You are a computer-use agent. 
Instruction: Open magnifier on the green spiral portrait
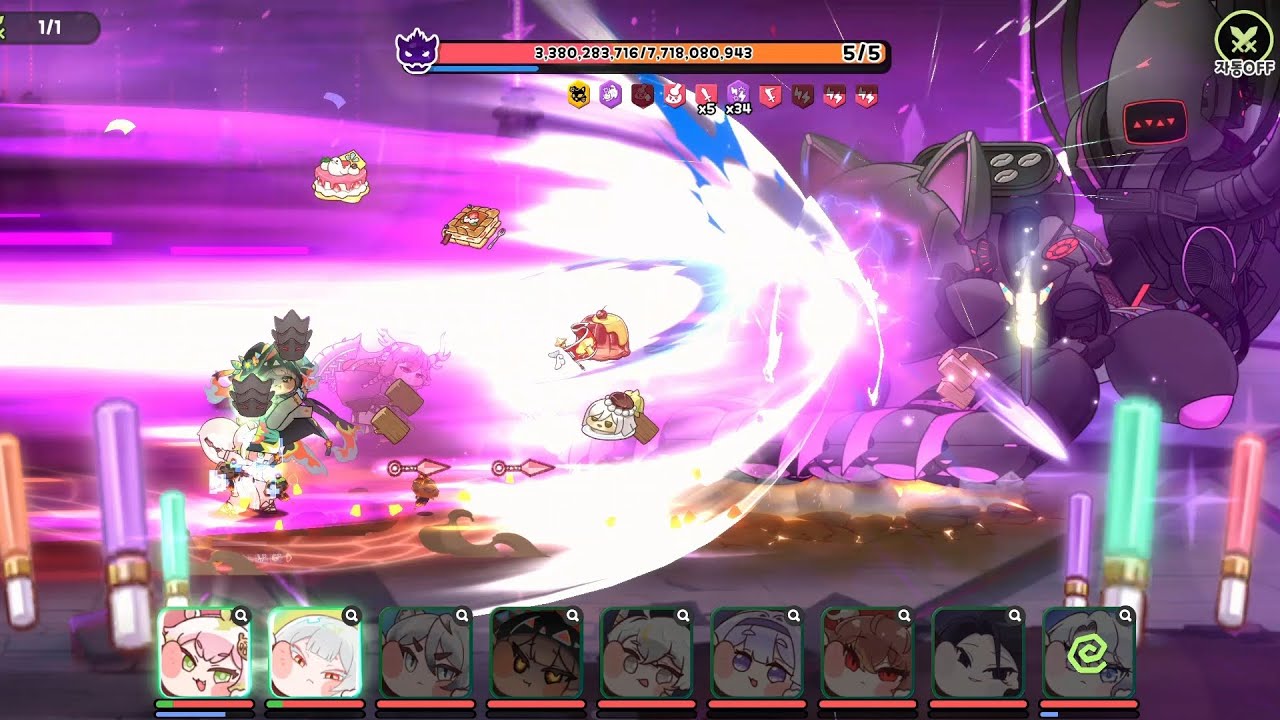coord(1125,616)
